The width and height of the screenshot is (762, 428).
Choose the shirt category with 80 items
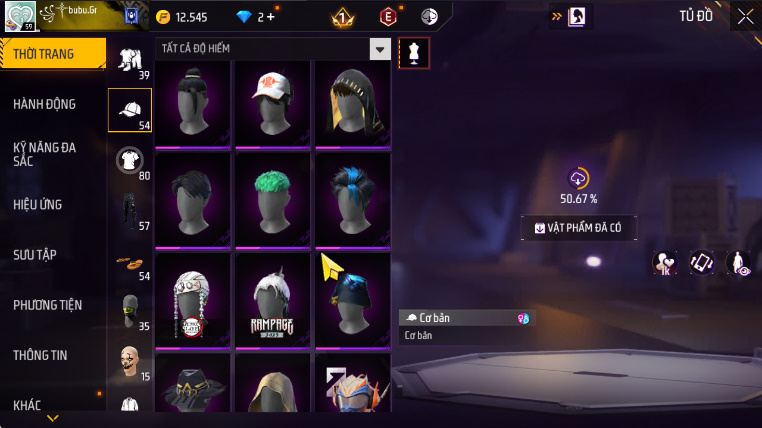coord(130,160)
